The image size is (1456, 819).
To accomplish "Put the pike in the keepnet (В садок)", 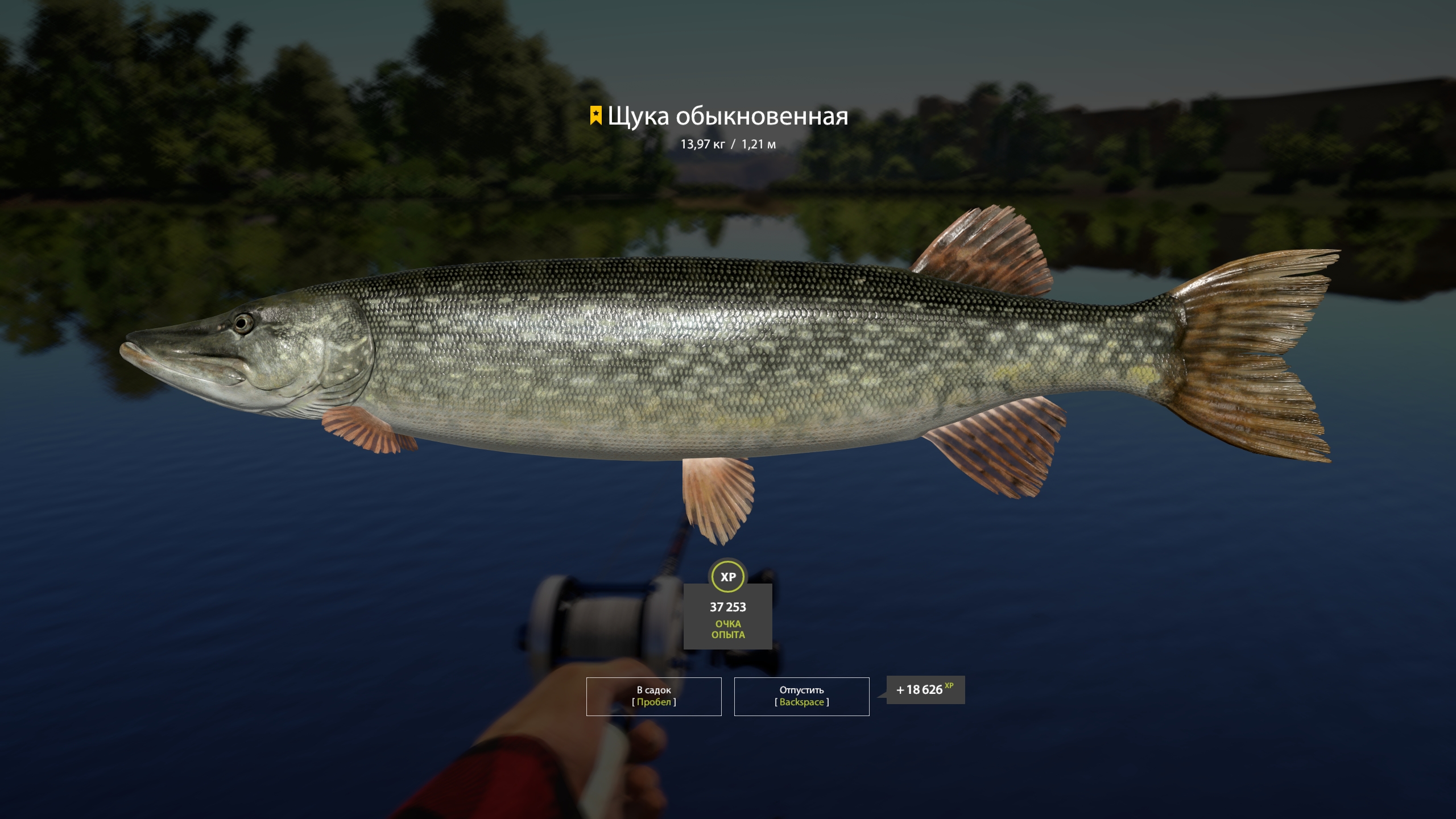I will coord(653,696).
